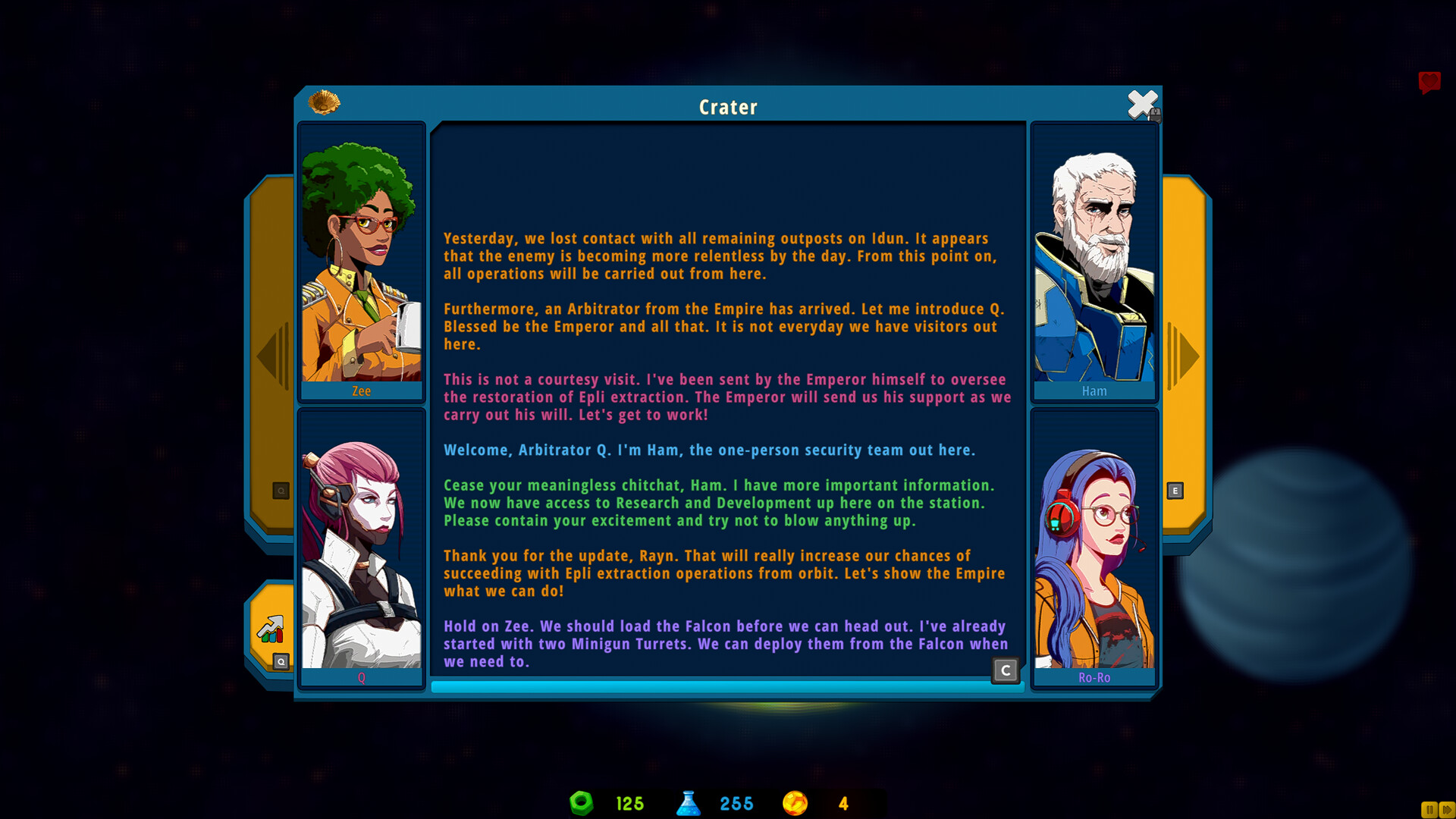This screenshot has width=1456, height=819.
Task: Open the statistics panel with the chart arrow icon
Action: 269,629
